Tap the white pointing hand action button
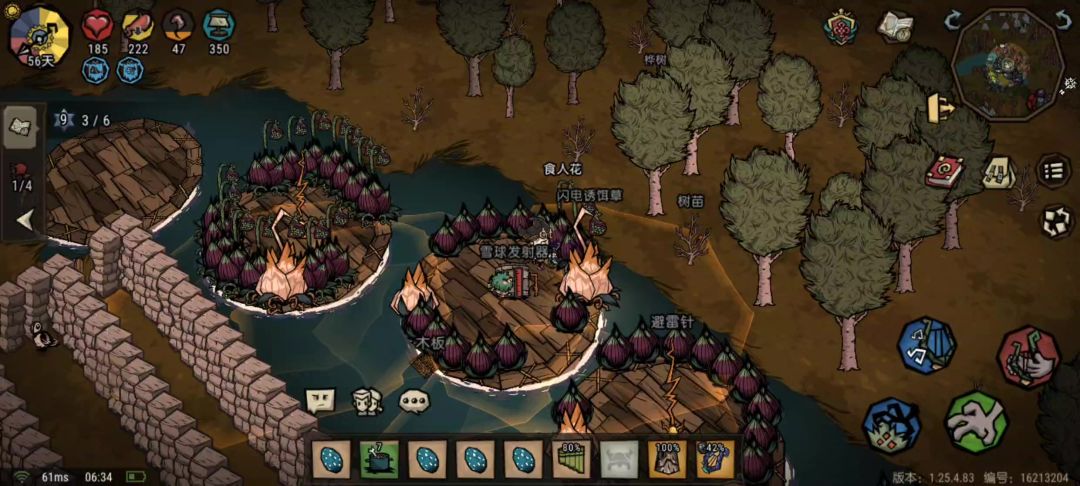1080x486 pixels. tap(975, 420)
